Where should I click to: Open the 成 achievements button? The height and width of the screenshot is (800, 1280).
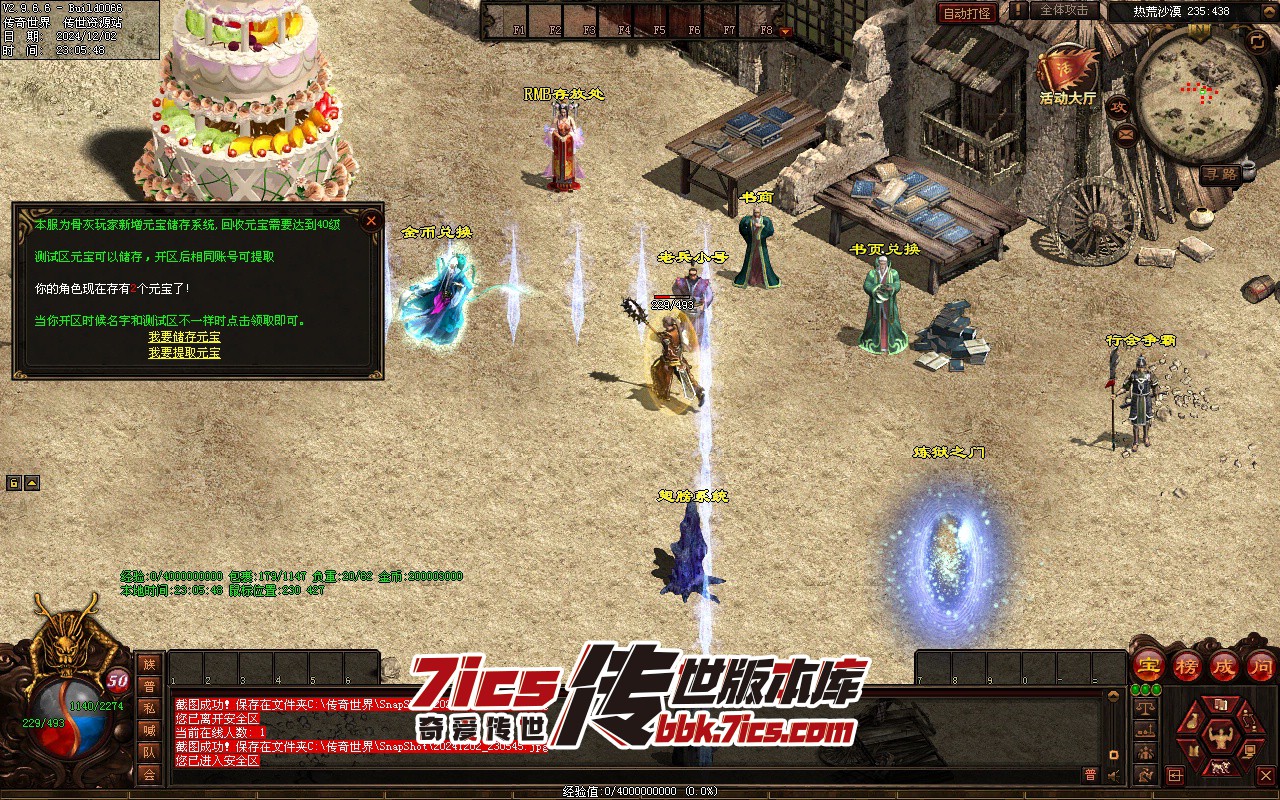(x=1224, y=665)
